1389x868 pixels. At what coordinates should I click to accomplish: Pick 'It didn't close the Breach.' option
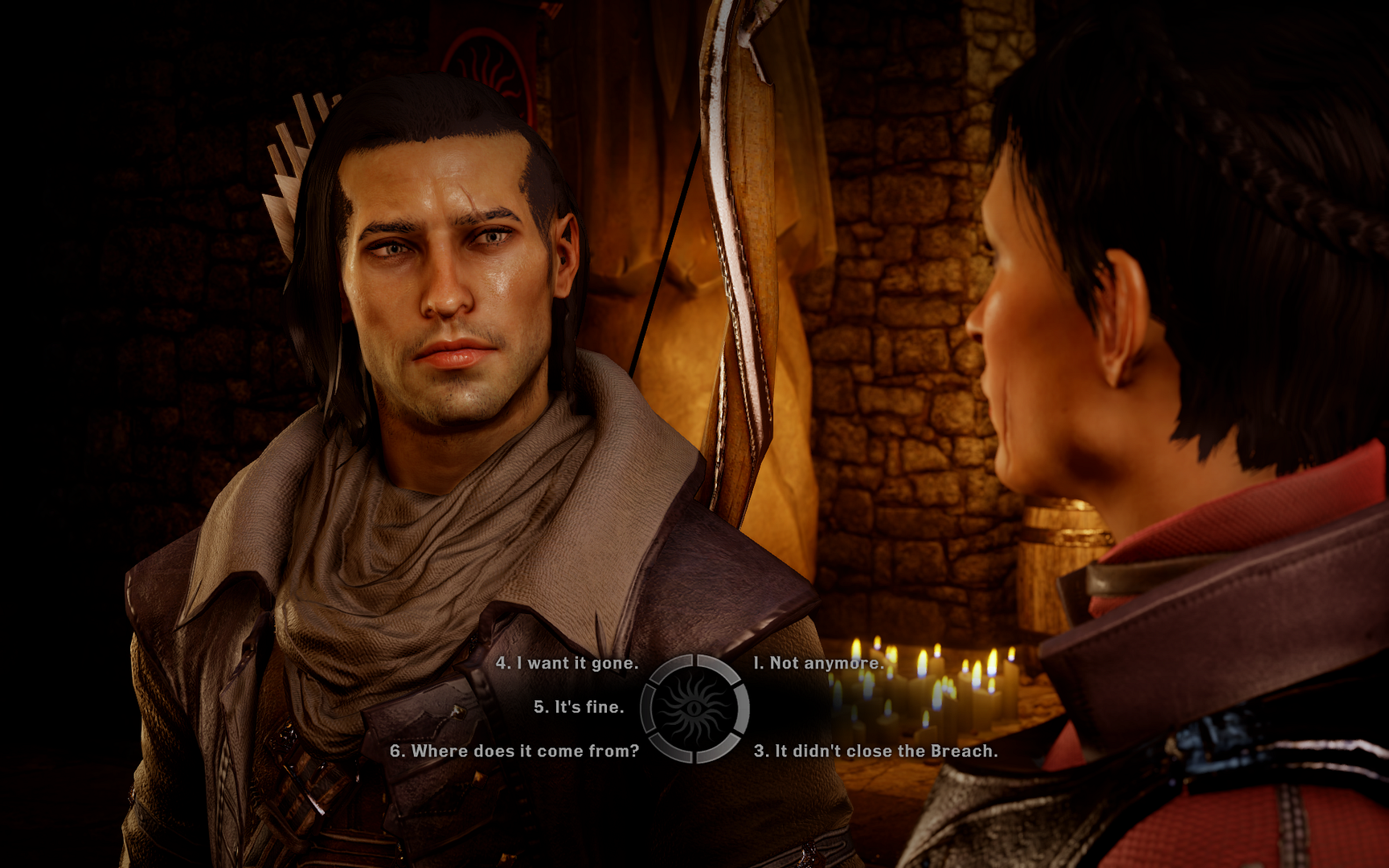tap(876, 752)
